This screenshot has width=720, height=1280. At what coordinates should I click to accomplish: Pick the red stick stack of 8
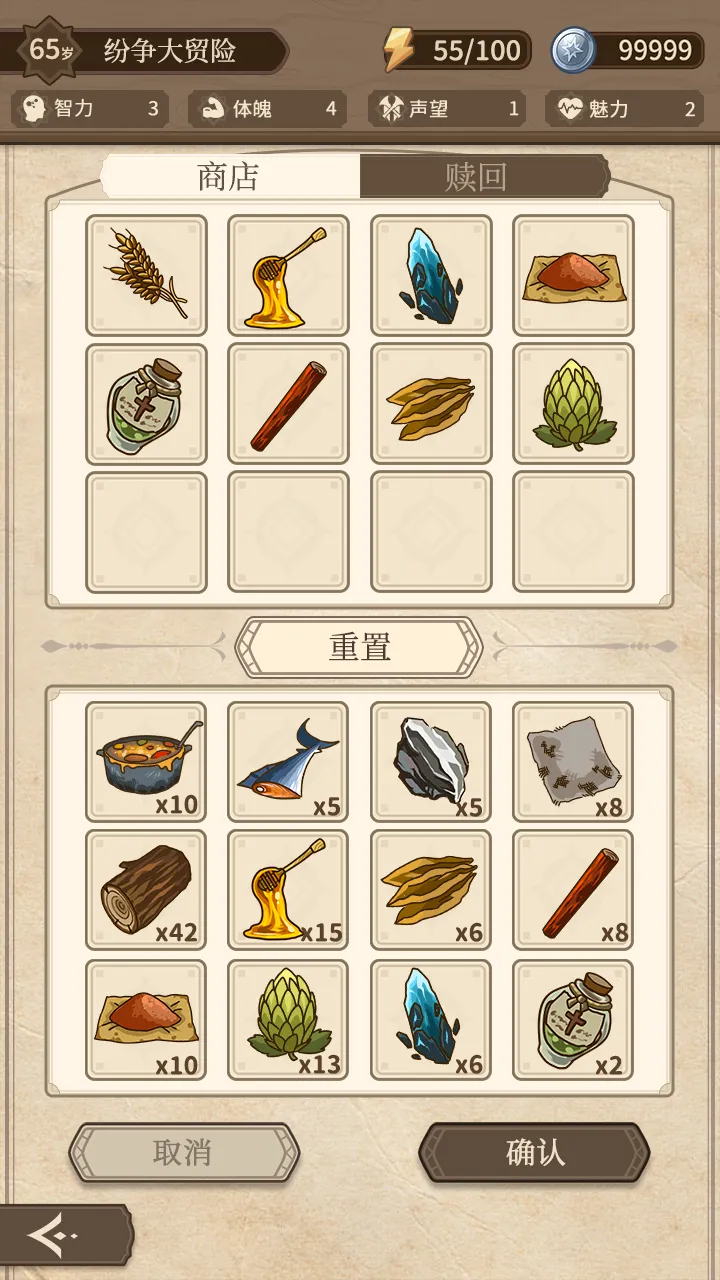click(x=573, y=890)
